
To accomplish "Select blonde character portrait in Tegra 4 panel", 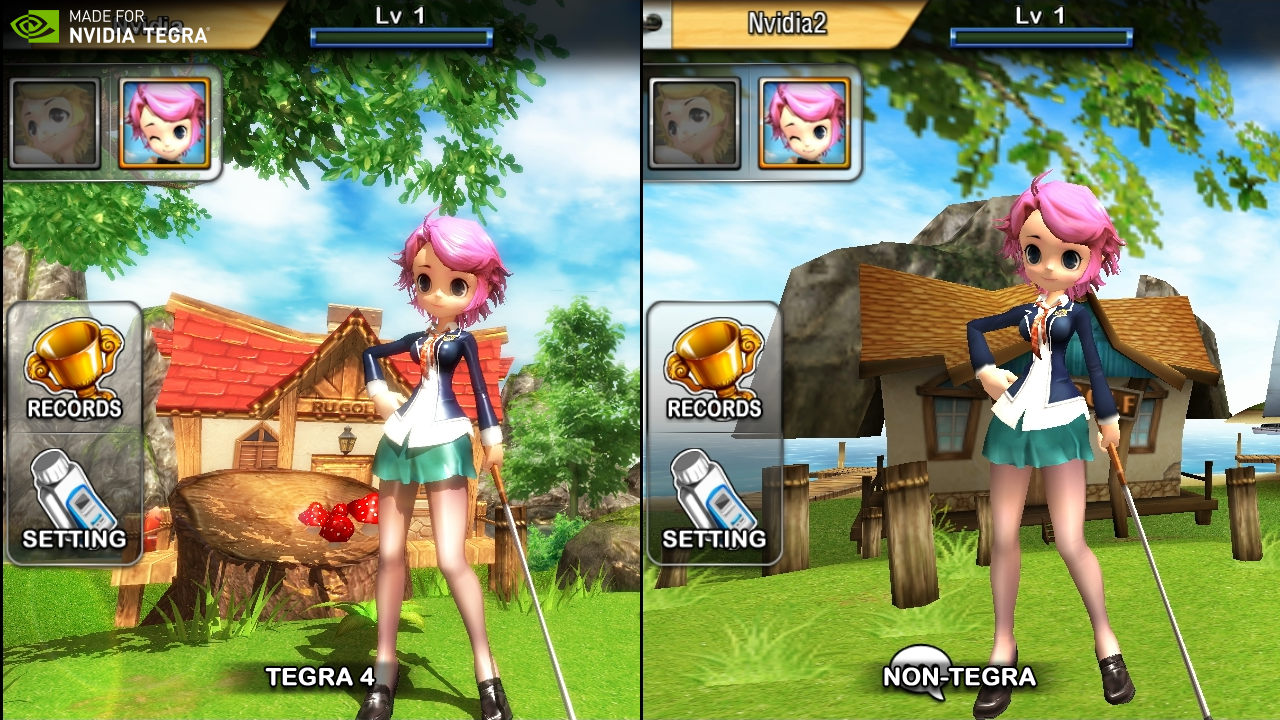I will pyautogui.click(x=55, y=123).
